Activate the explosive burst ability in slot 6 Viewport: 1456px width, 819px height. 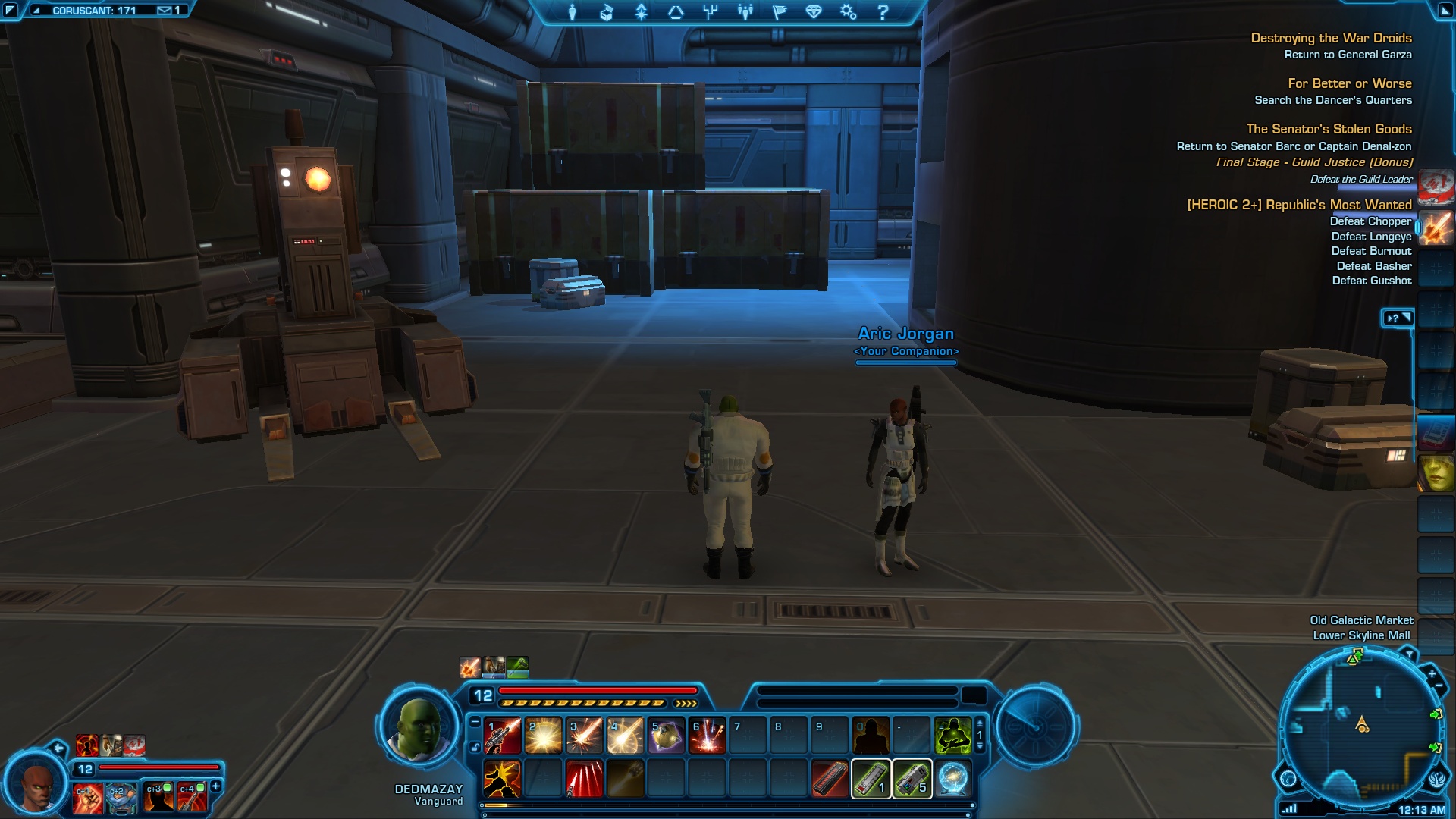click(x=707, y=736)
